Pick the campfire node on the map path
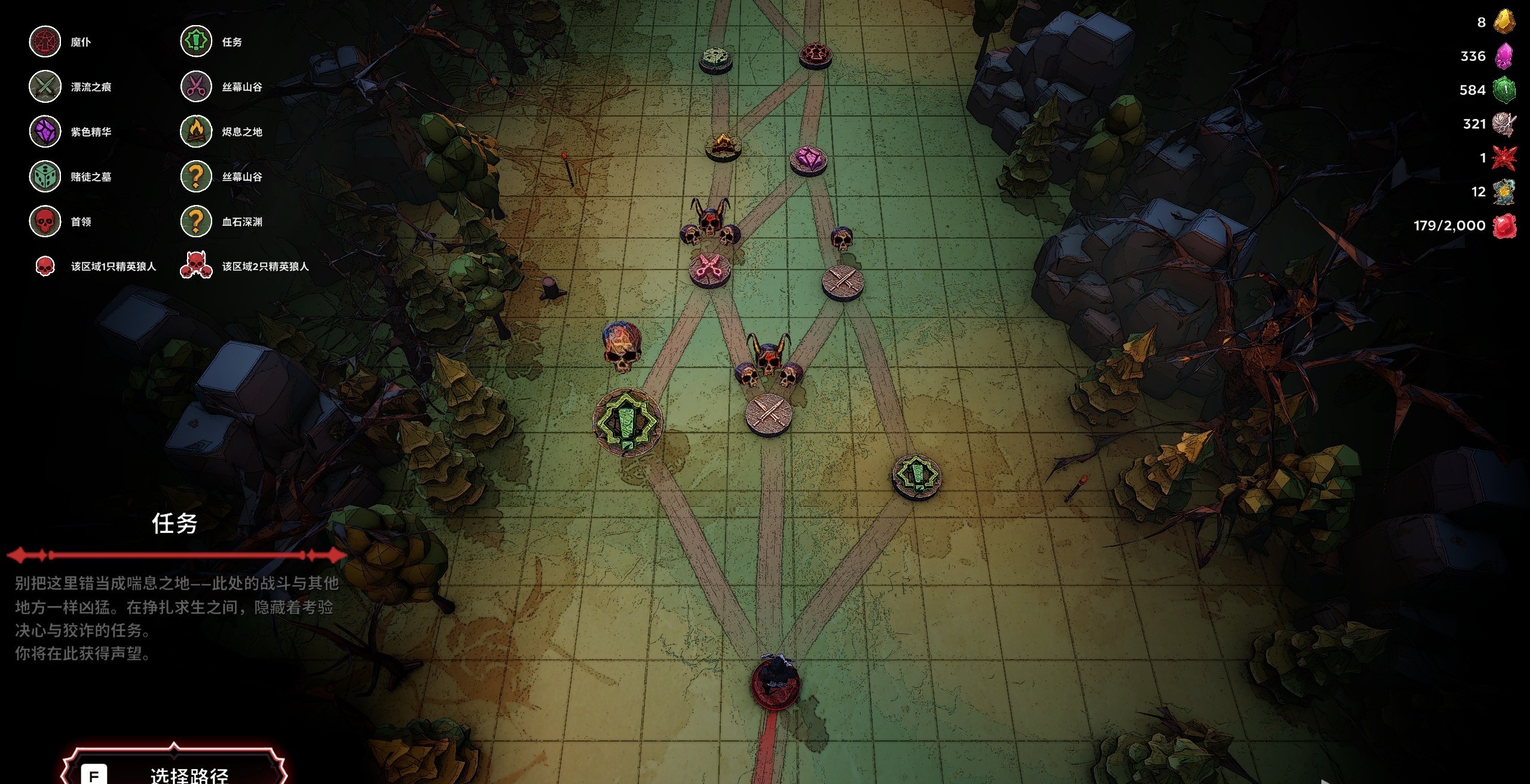The image size is (1530, 784). point(723,145)
